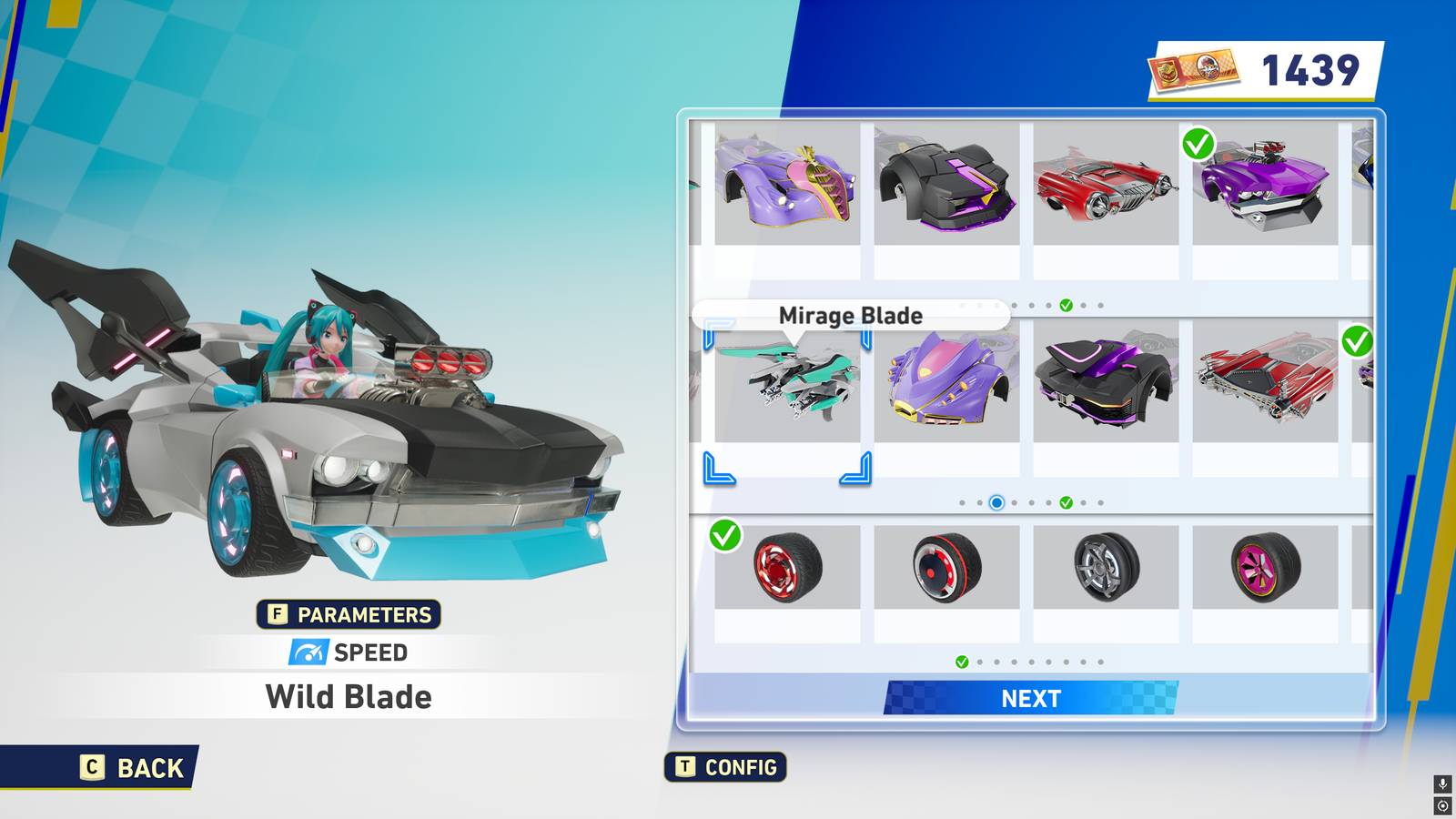This screenshot has width=1456, height=819.
Task: Confirm selection with the NEXT button
Action: tap(1031, 698)
